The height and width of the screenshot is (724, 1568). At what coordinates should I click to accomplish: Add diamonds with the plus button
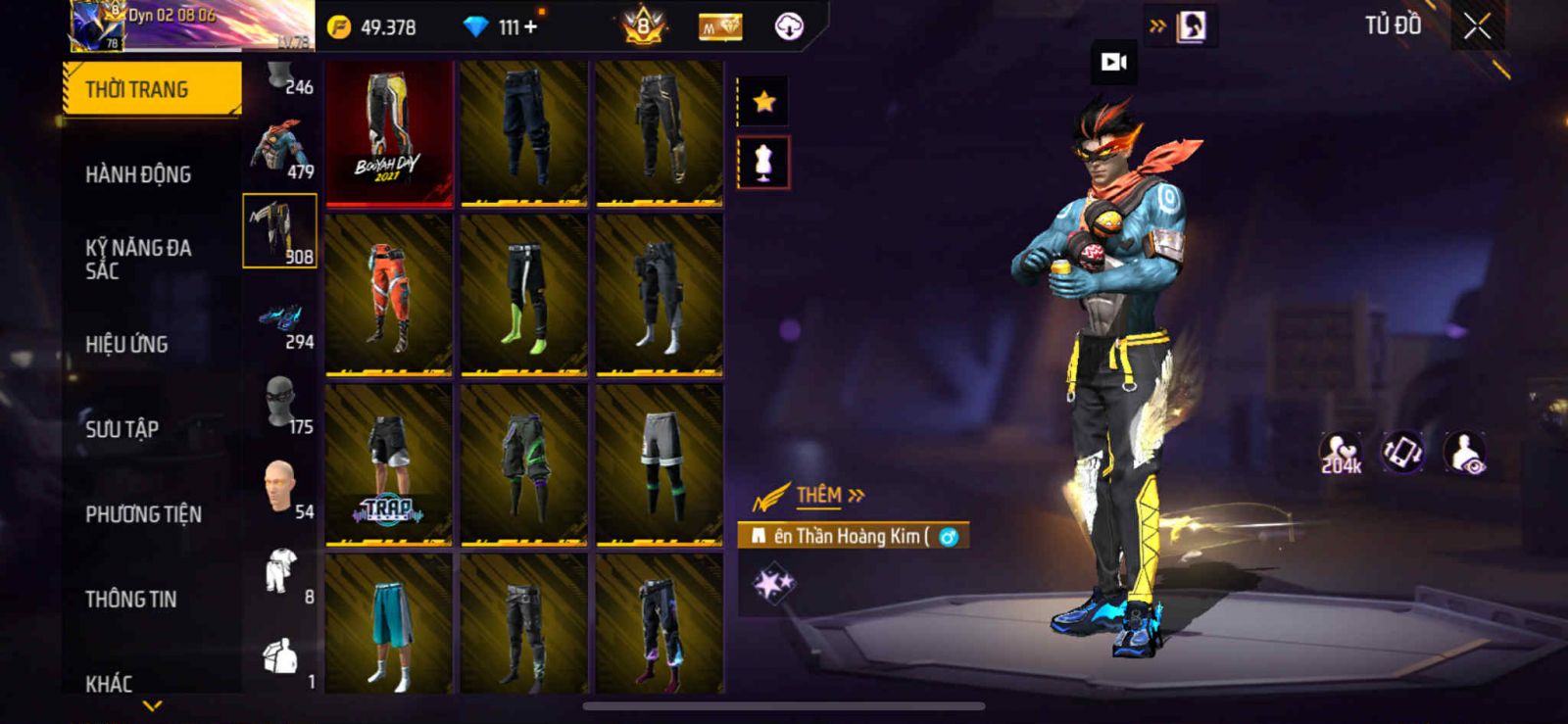click(531, 27)
